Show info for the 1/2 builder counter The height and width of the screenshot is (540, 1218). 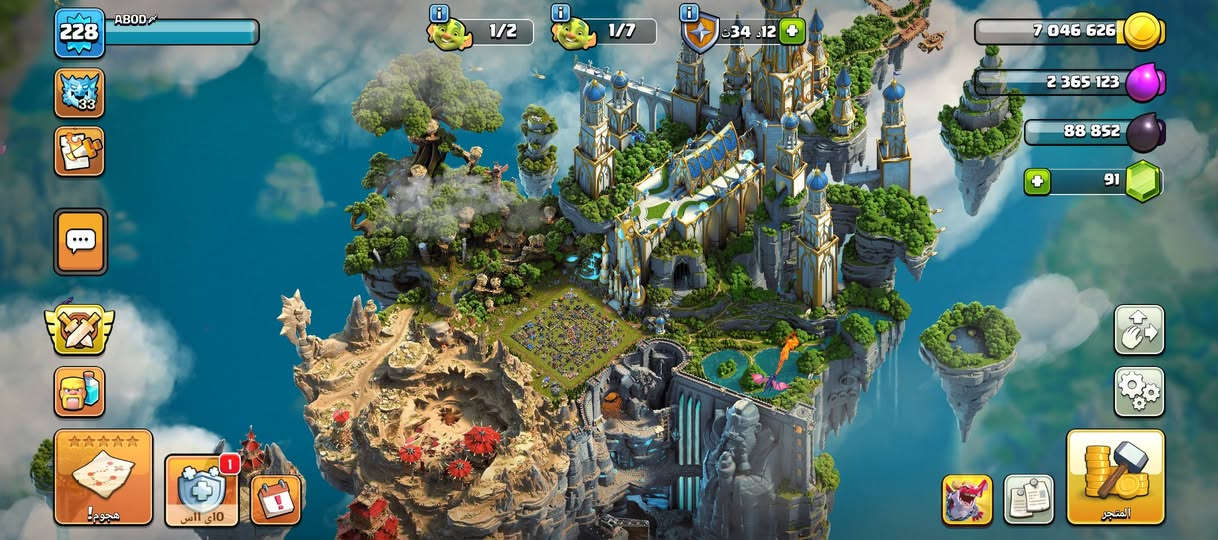click(x=438, y=13)
